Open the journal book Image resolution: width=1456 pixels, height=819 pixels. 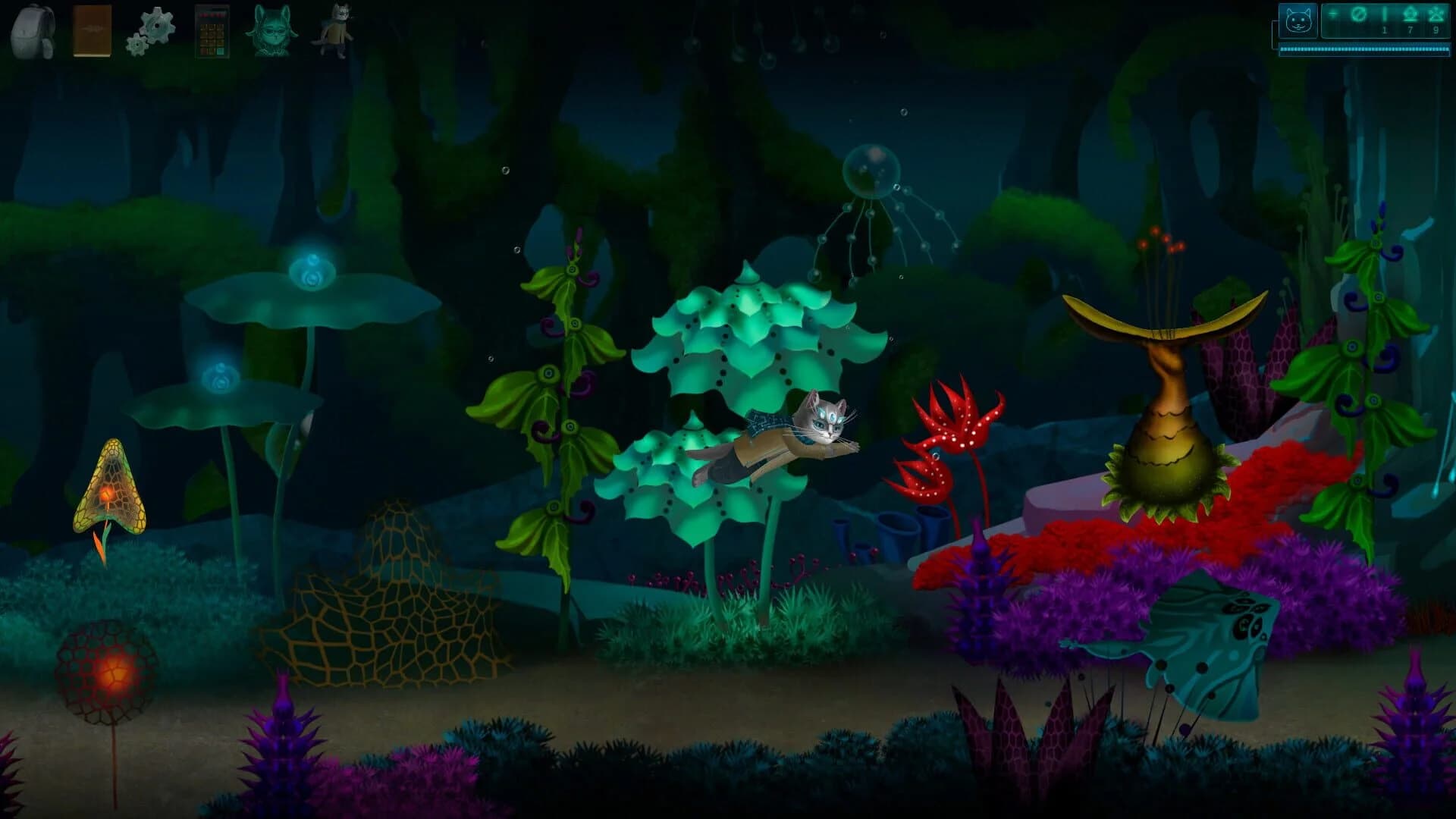pos(91,30)
